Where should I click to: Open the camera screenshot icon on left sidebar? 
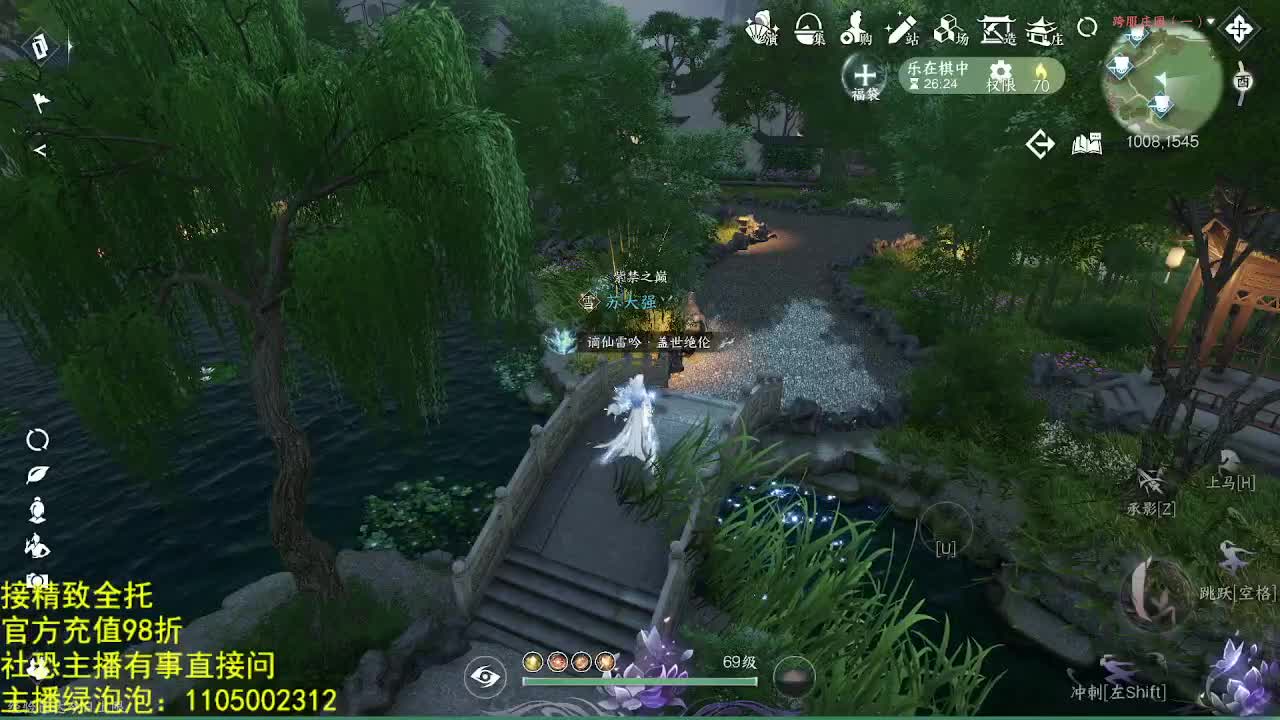(x=35, y=580)
